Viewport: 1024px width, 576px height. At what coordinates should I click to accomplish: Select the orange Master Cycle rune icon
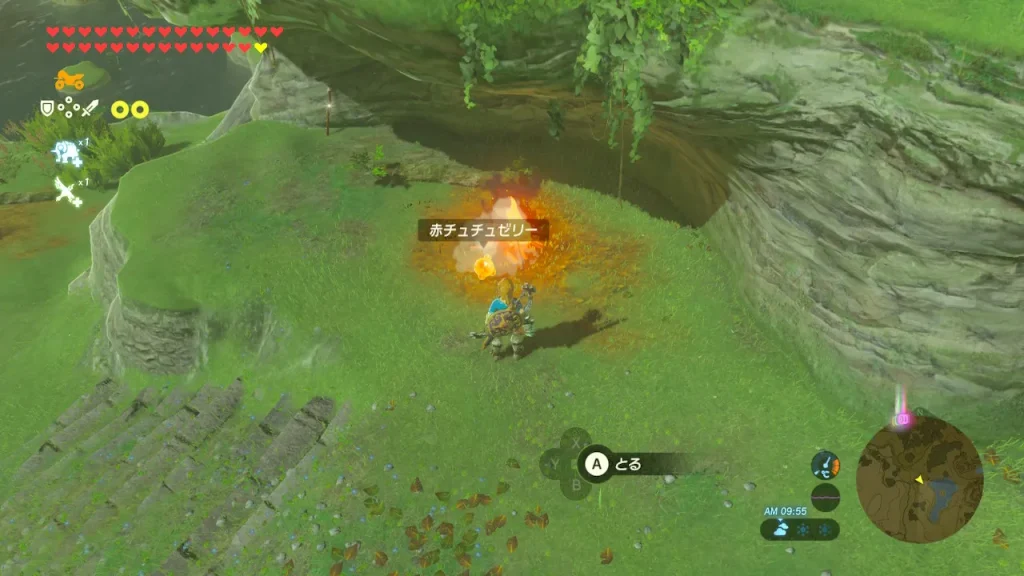click(70, 79)
